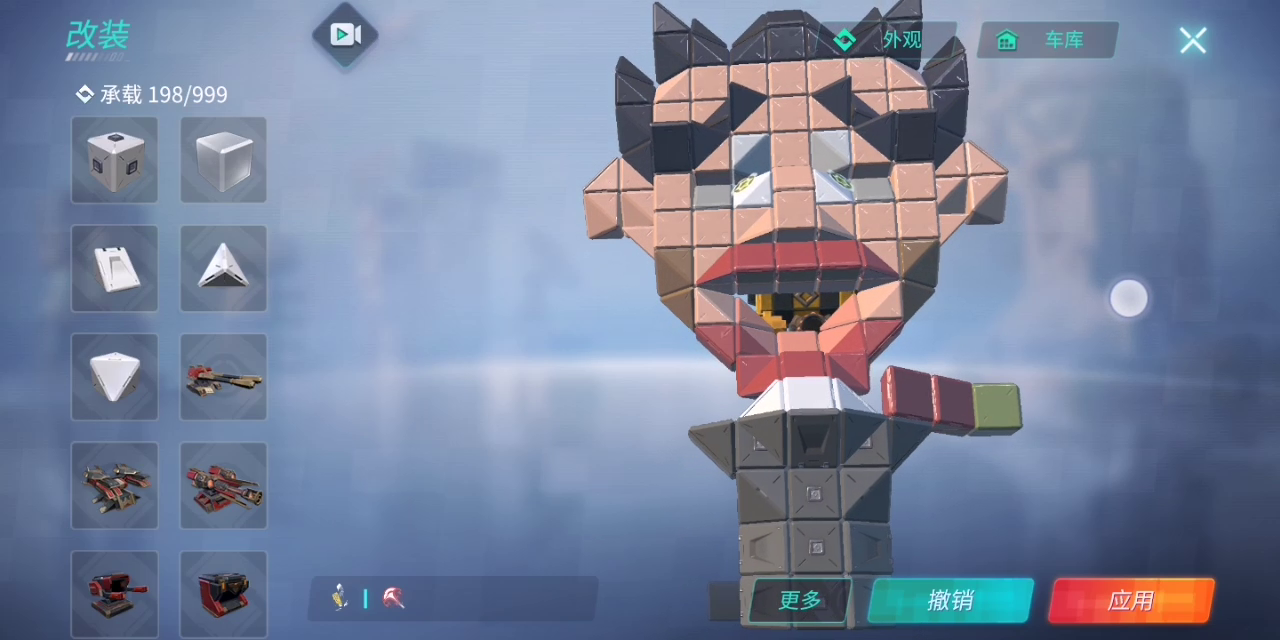
Task: Toggle the video camera view button
Action: (x=345, y=36)
